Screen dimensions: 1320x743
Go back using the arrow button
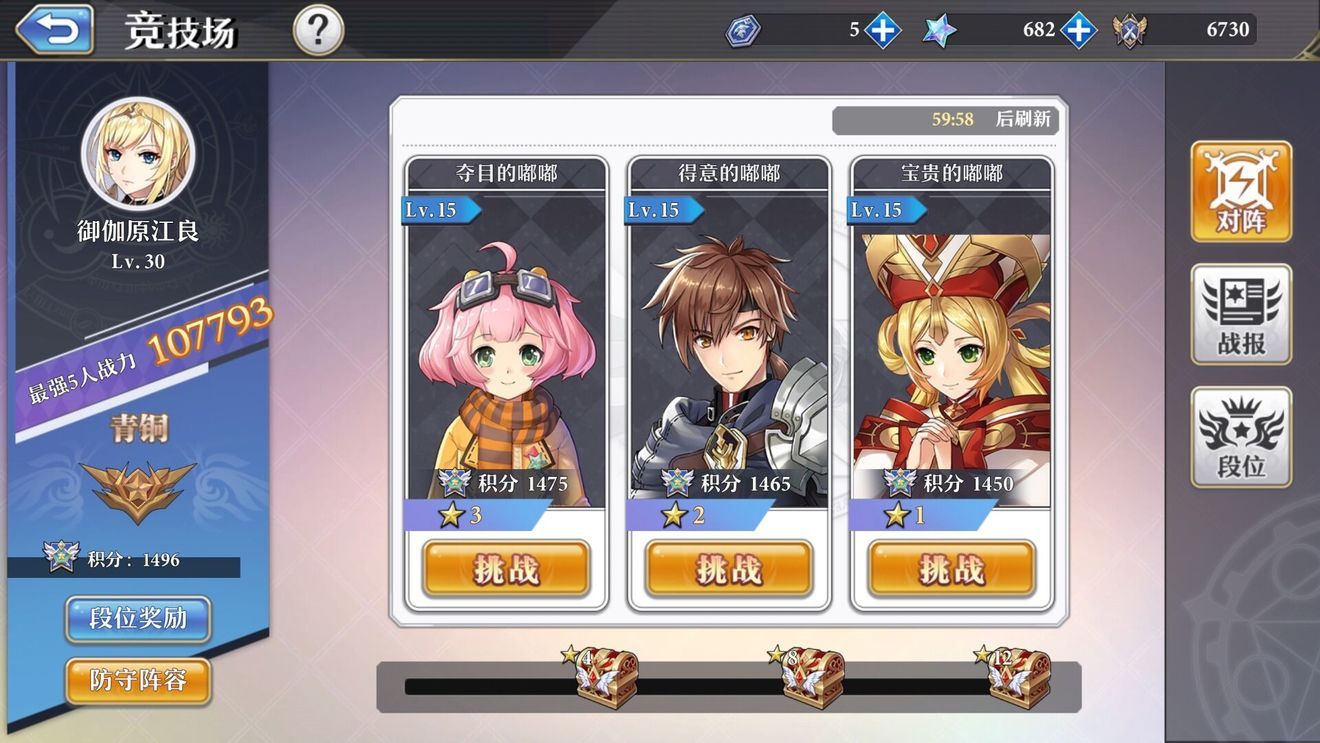[x=55, y=30]
